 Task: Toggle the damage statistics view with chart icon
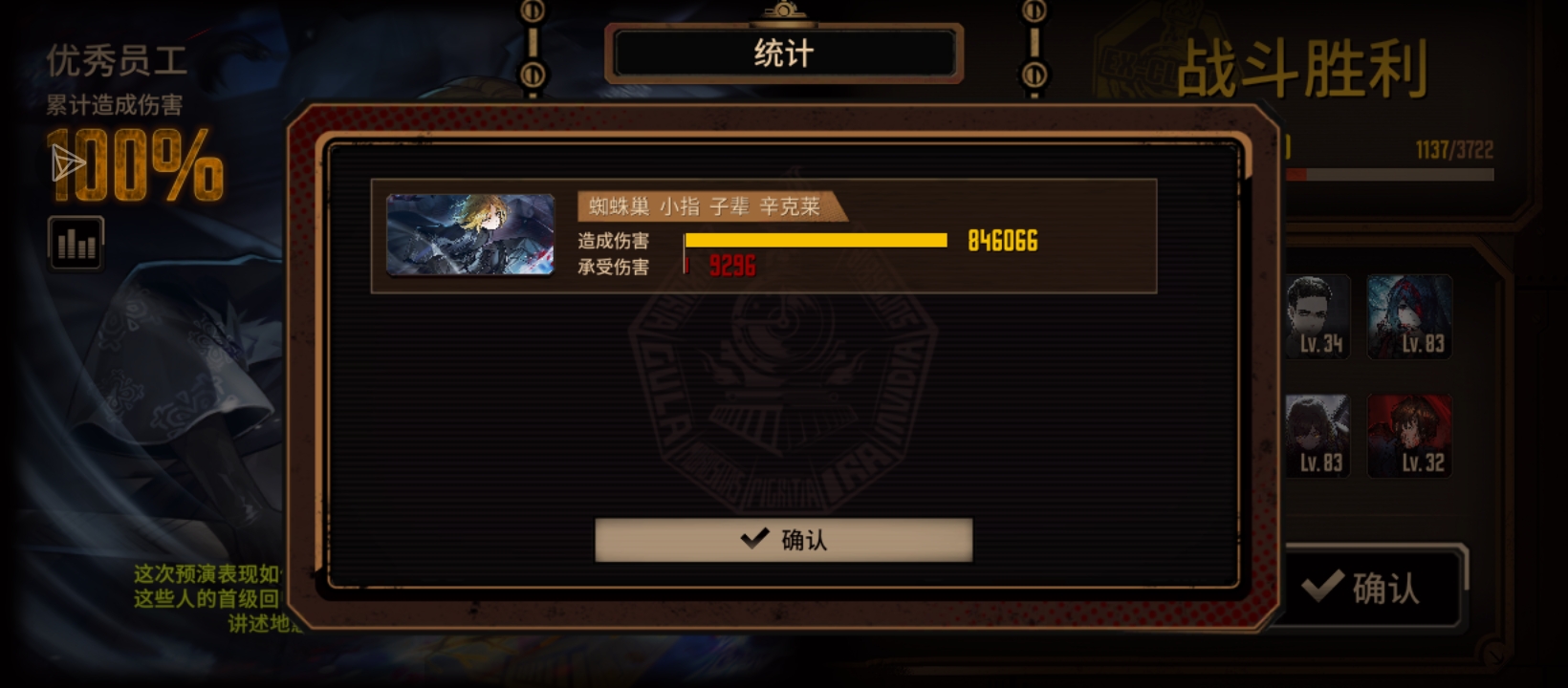76,245
